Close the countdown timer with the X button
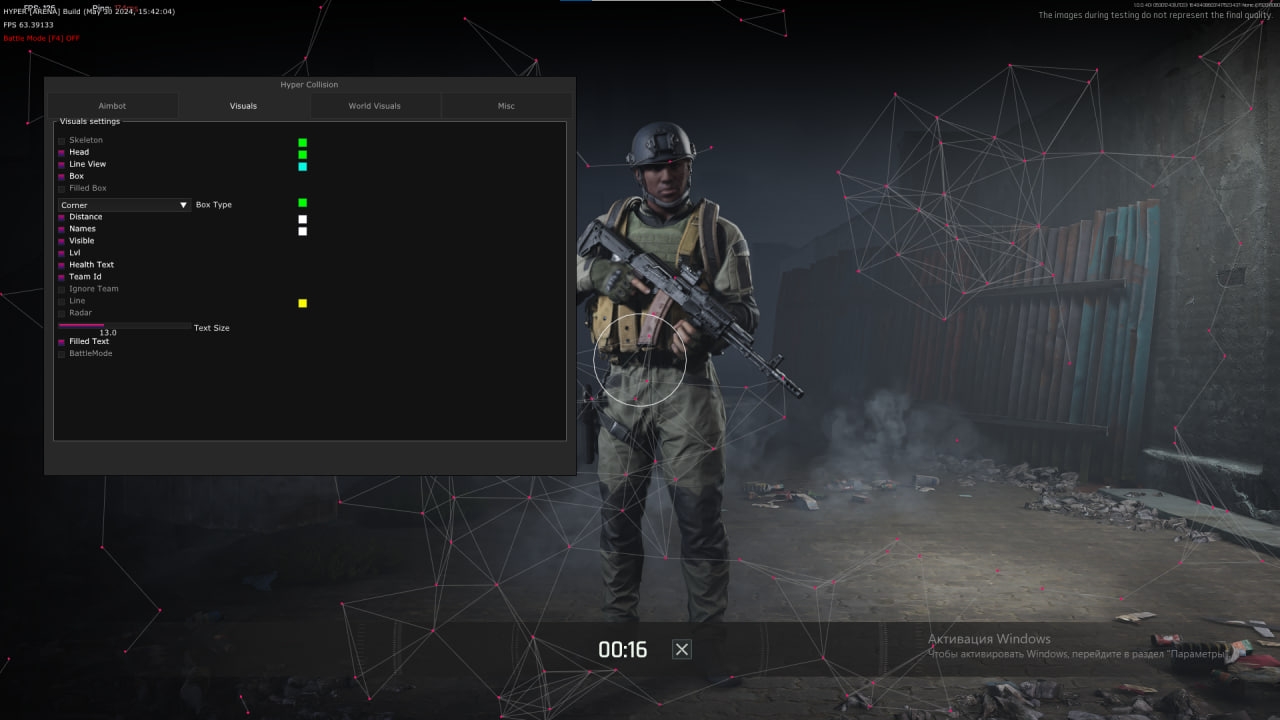Viewport: 1280px width, 720px height. click(x=681, y=648)
